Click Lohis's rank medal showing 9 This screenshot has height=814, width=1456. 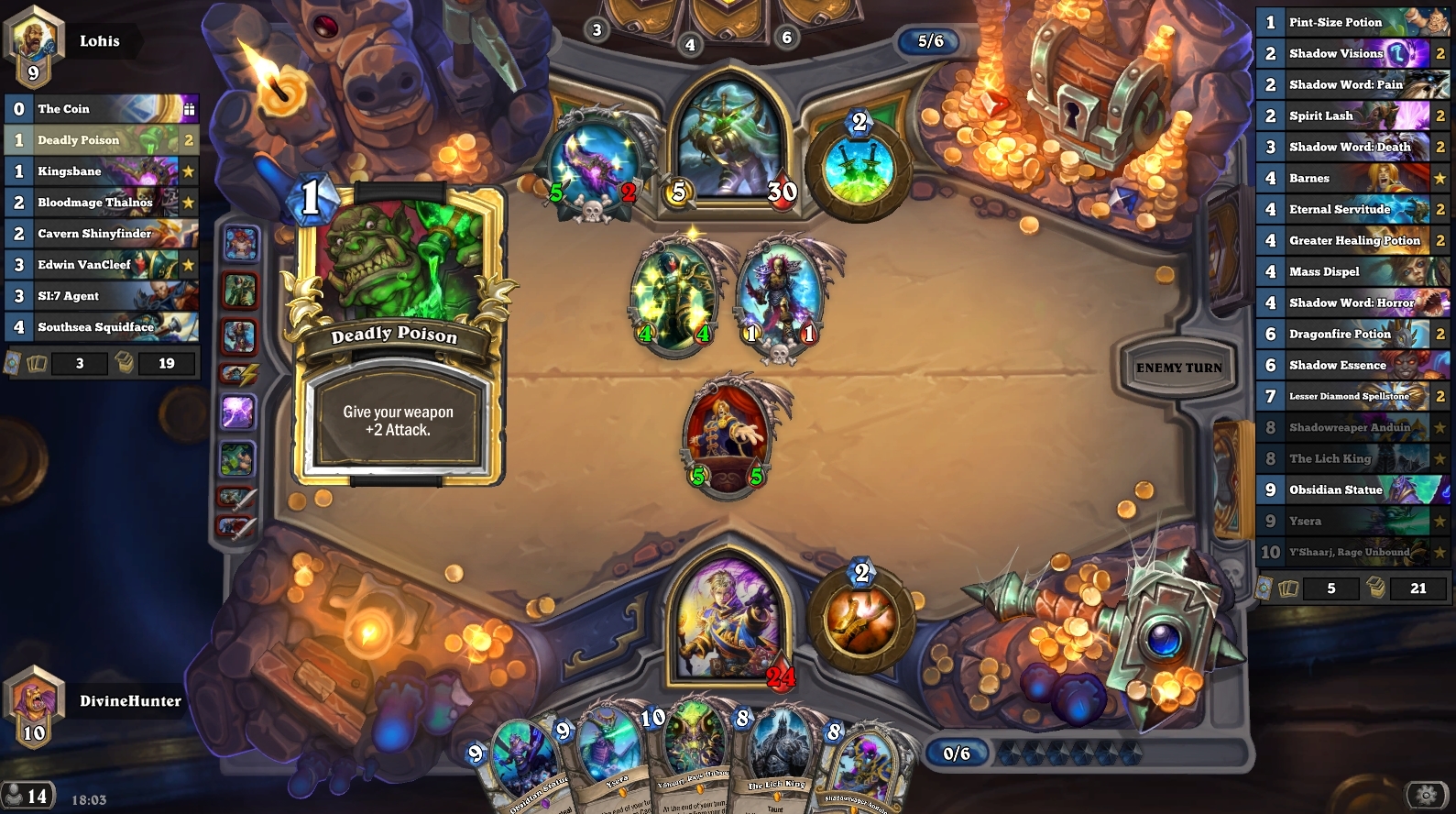33,71
